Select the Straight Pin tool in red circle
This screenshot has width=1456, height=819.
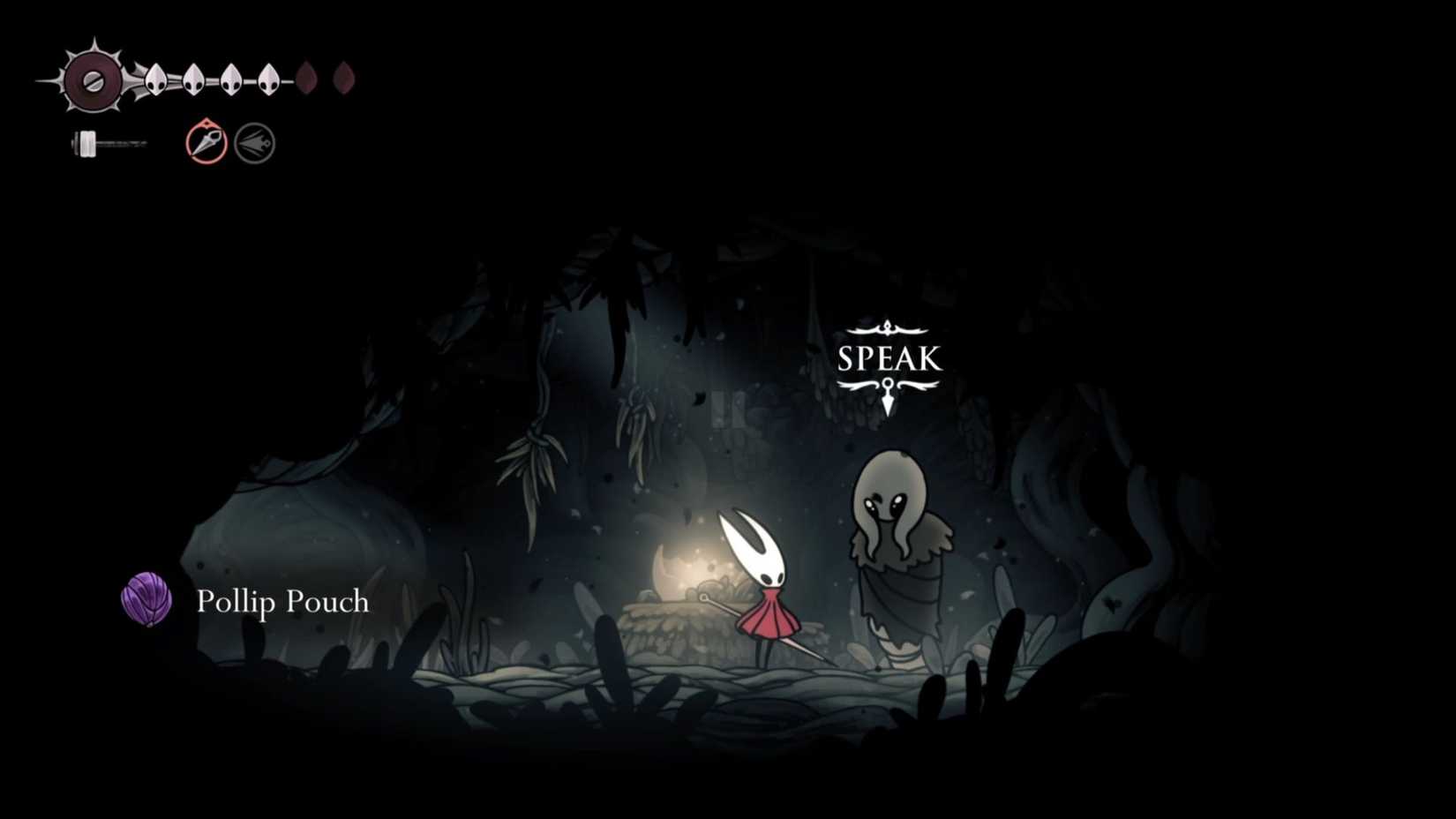(x=204, y=141)
